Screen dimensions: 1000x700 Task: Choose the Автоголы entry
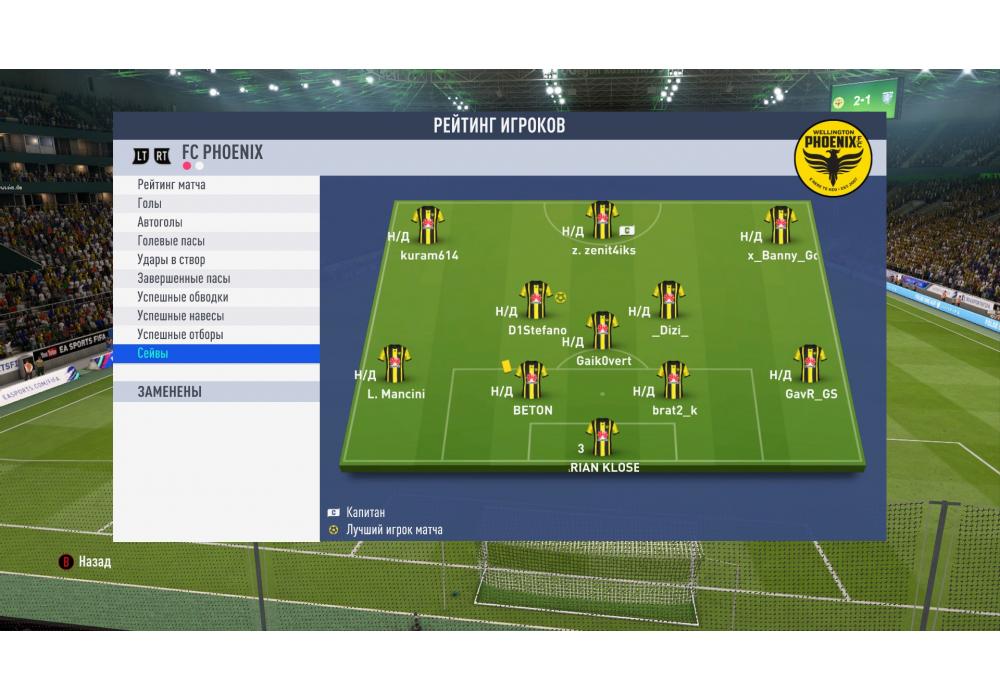click(x=160, y=222)
